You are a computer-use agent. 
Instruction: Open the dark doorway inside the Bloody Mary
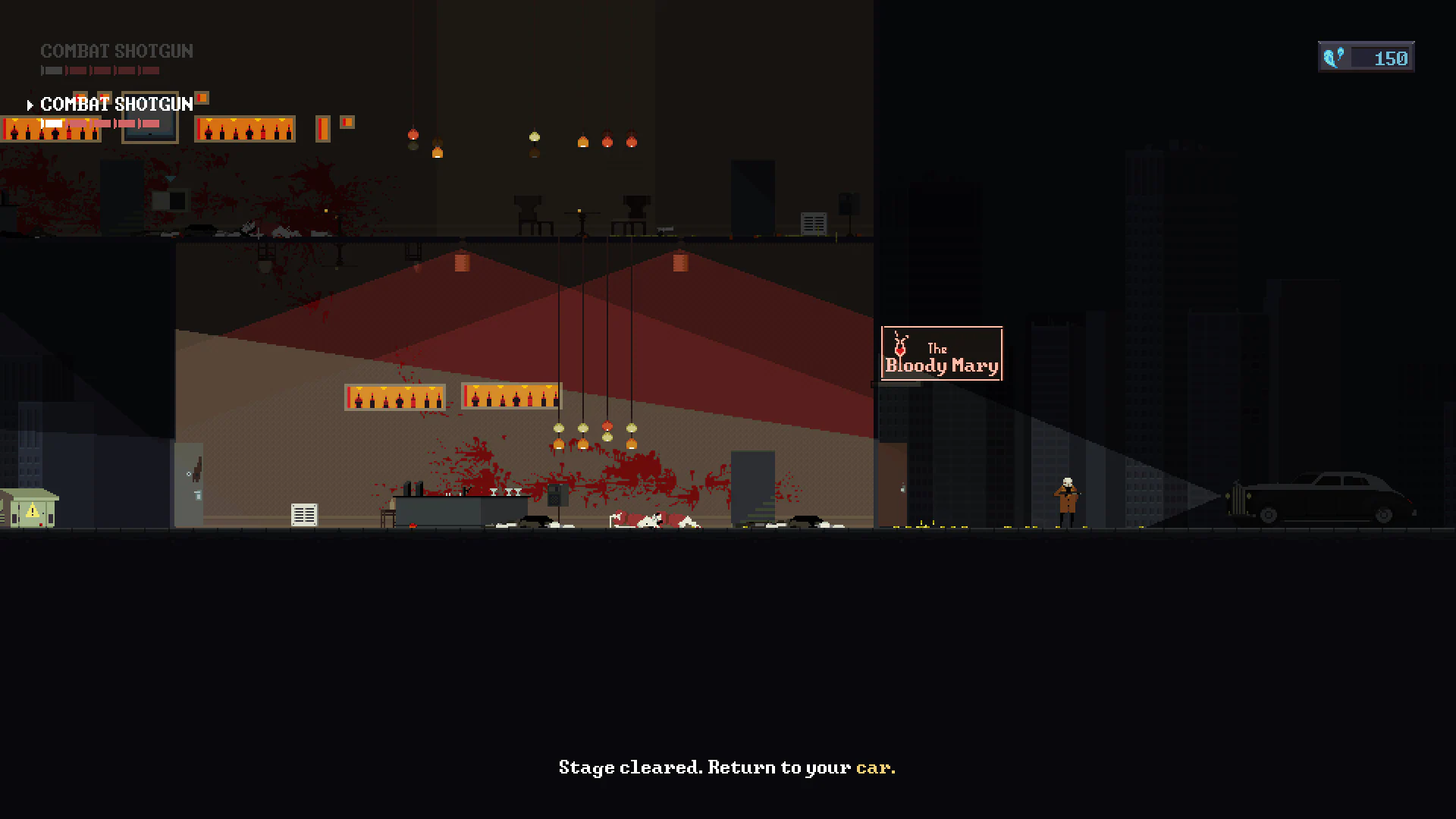tap(753, 485)
